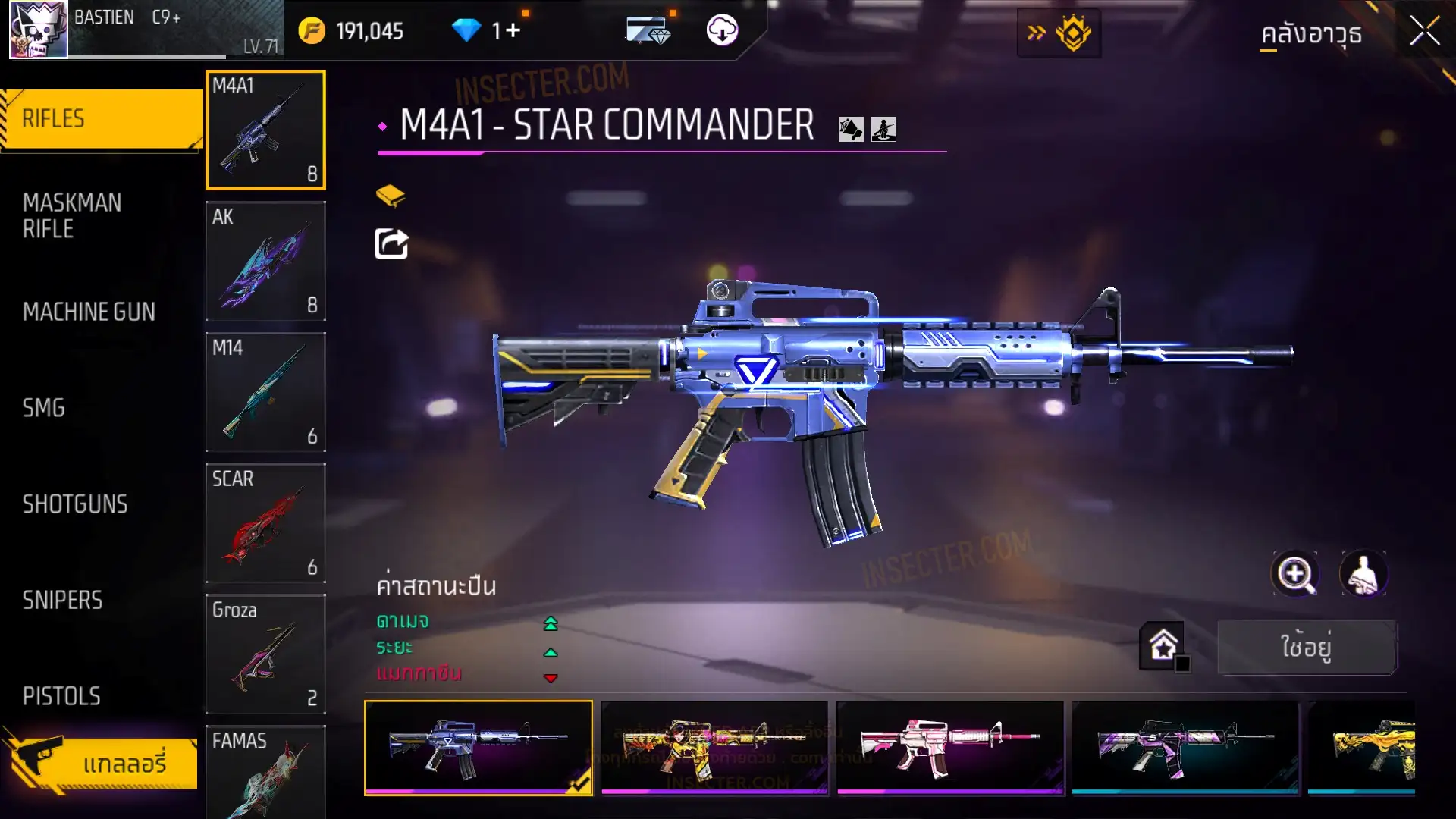This screenshot has height=819, width=1456.
Task: Choose the Pistols category
Action: point(61,696)
